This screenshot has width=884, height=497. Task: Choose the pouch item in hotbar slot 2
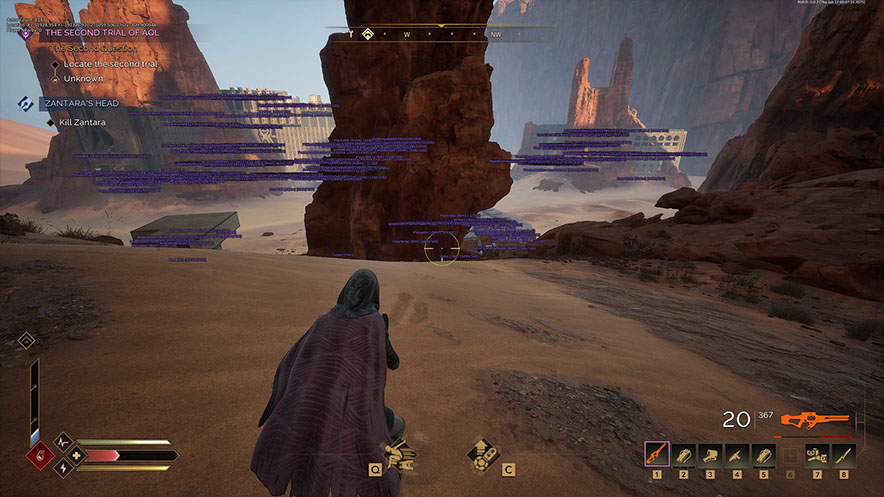684,455
